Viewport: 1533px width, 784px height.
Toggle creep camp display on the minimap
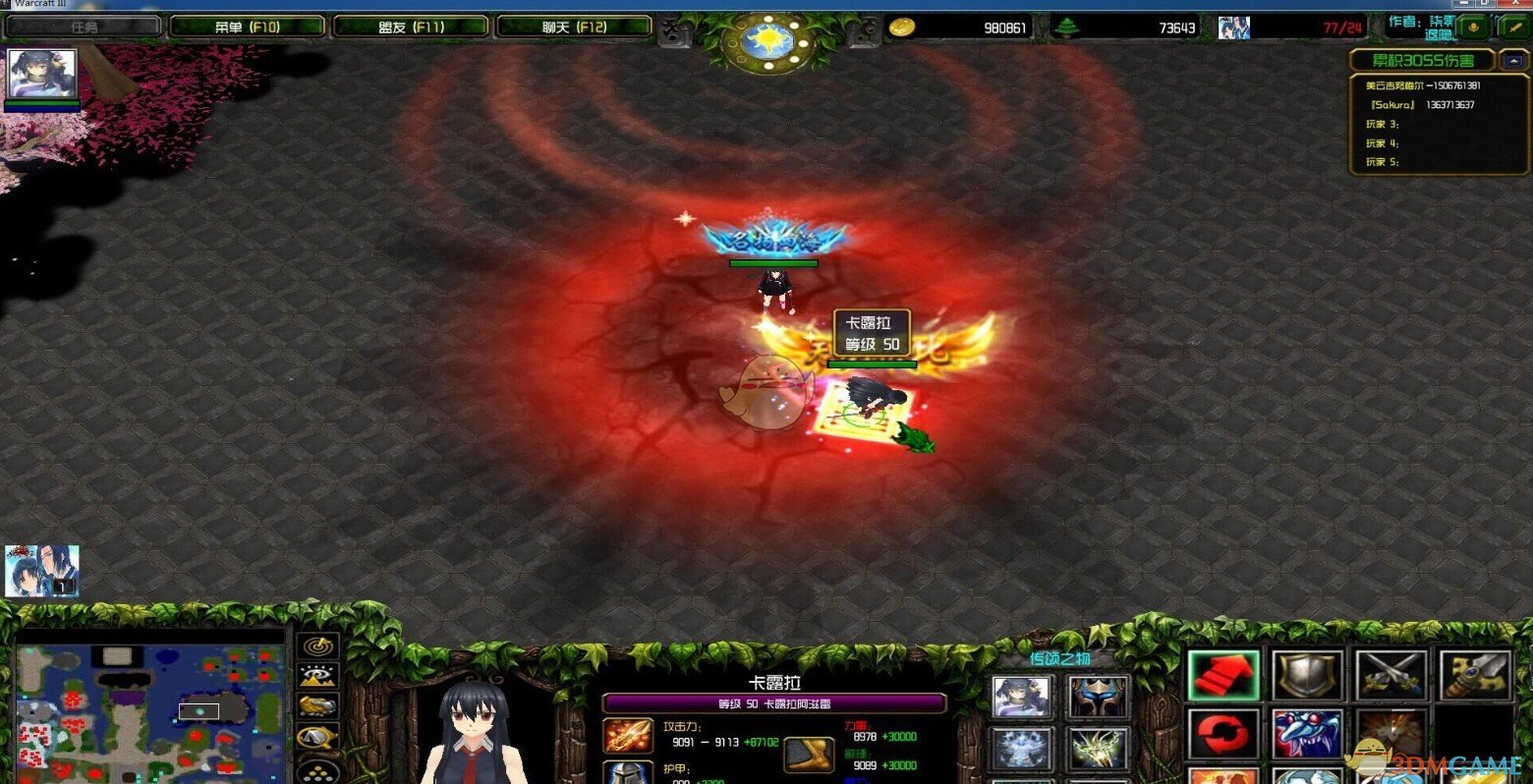coord(318,736)
